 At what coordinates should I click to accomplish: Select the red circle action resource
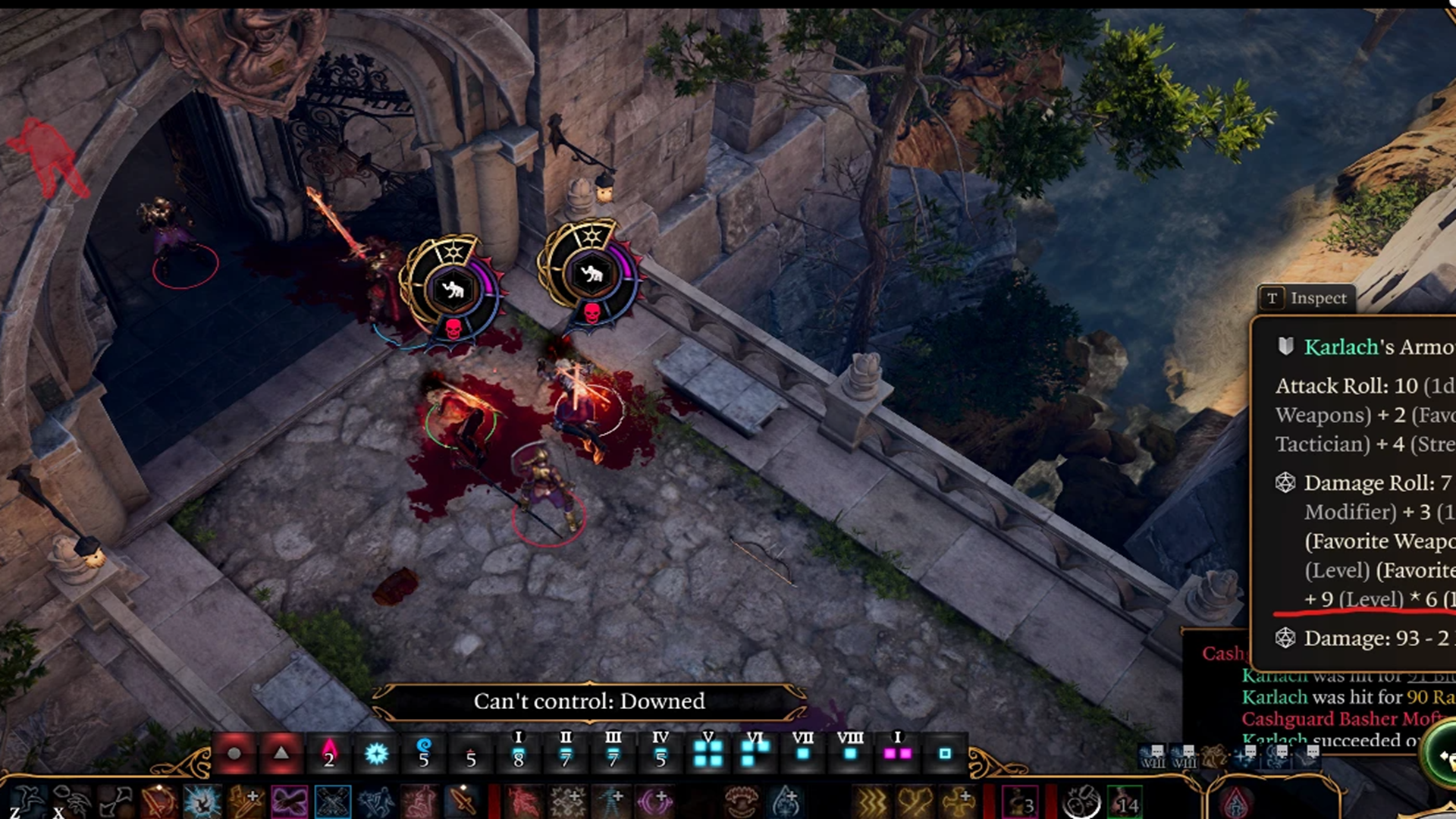coord(234,753)
